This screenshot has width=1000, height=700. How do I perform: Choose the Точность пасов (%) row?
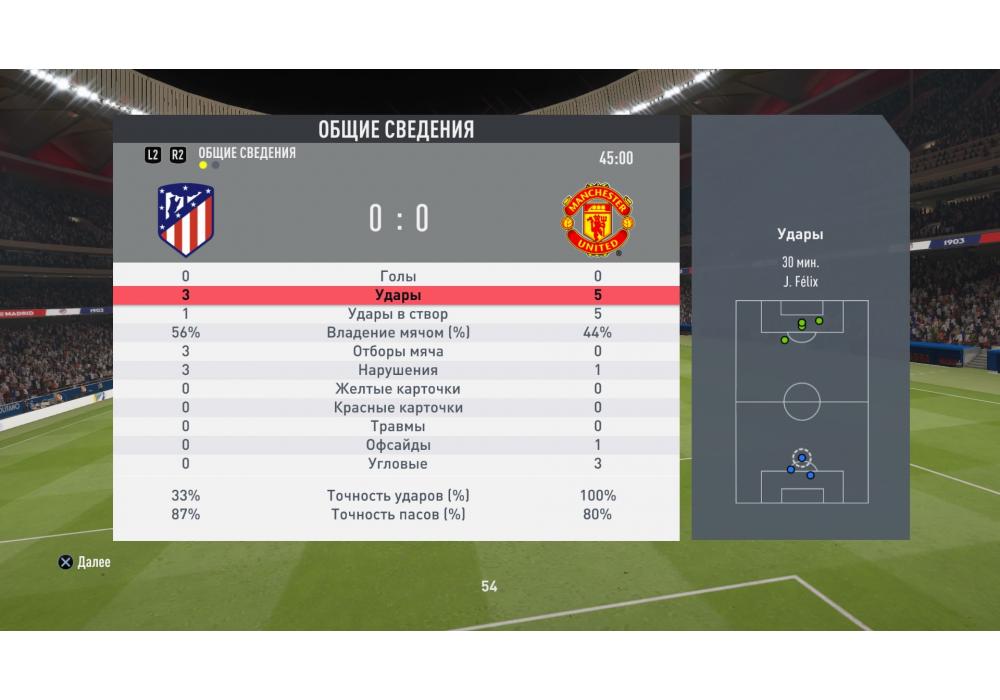pos(397,515)
